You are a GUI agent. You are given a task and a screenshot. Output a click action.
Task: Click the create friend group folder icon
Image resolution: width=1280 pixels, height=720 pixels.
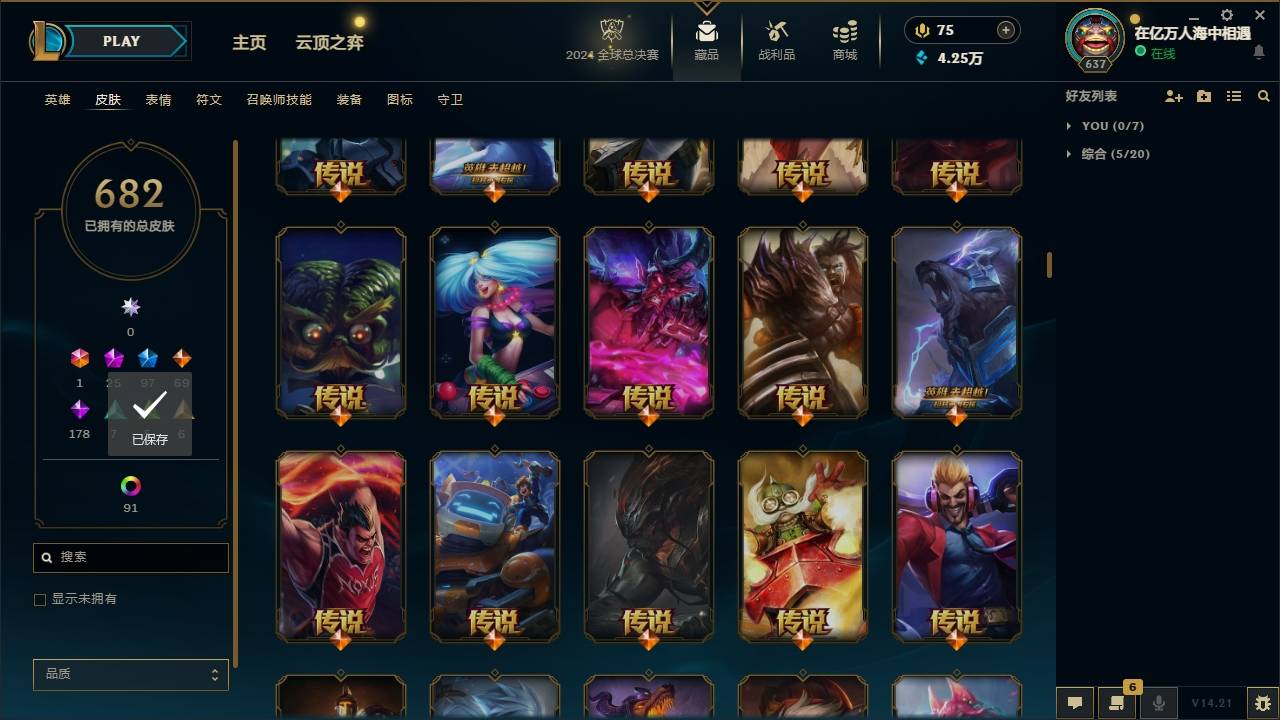[1203, 96]
